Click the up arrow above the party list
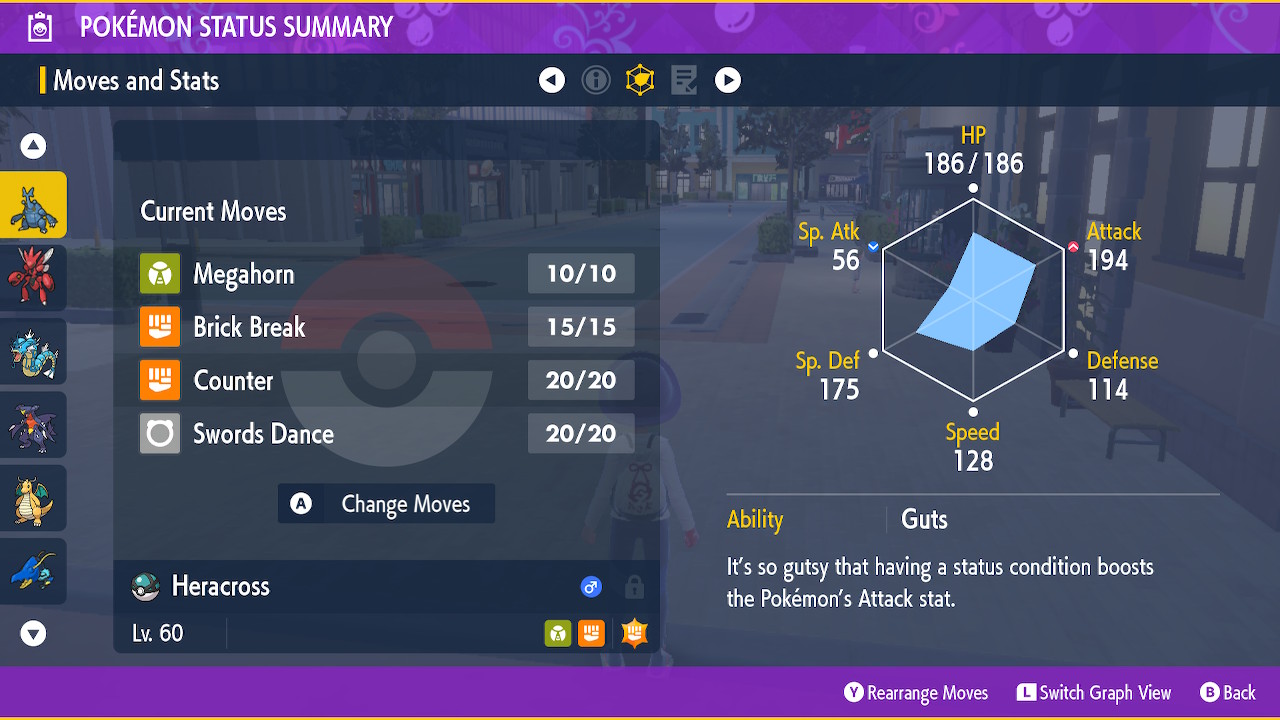This screenshot has height=720, width=1280. [x=33, y=145]
